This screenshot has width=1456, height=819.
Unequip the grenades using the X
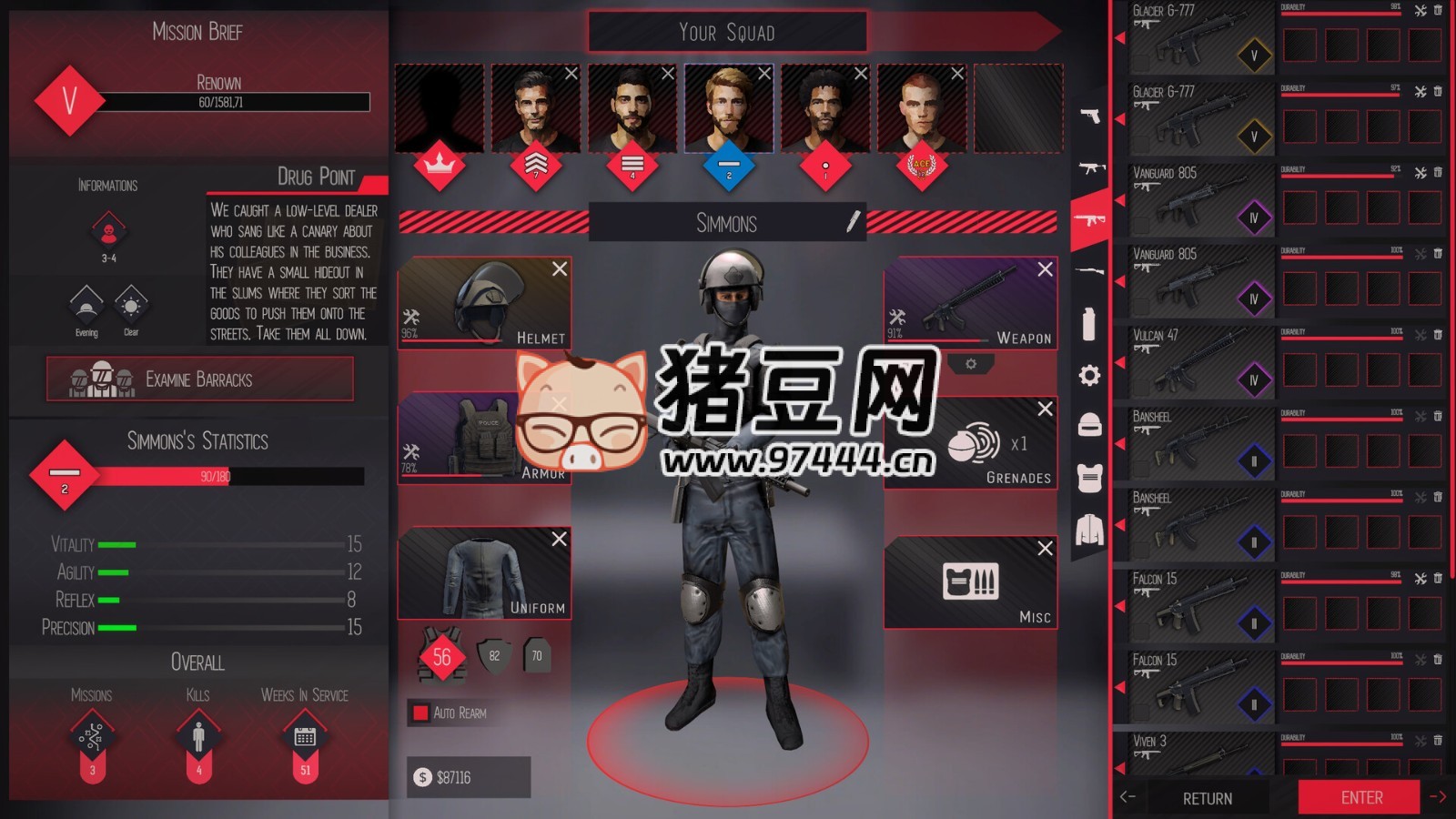1044,409
